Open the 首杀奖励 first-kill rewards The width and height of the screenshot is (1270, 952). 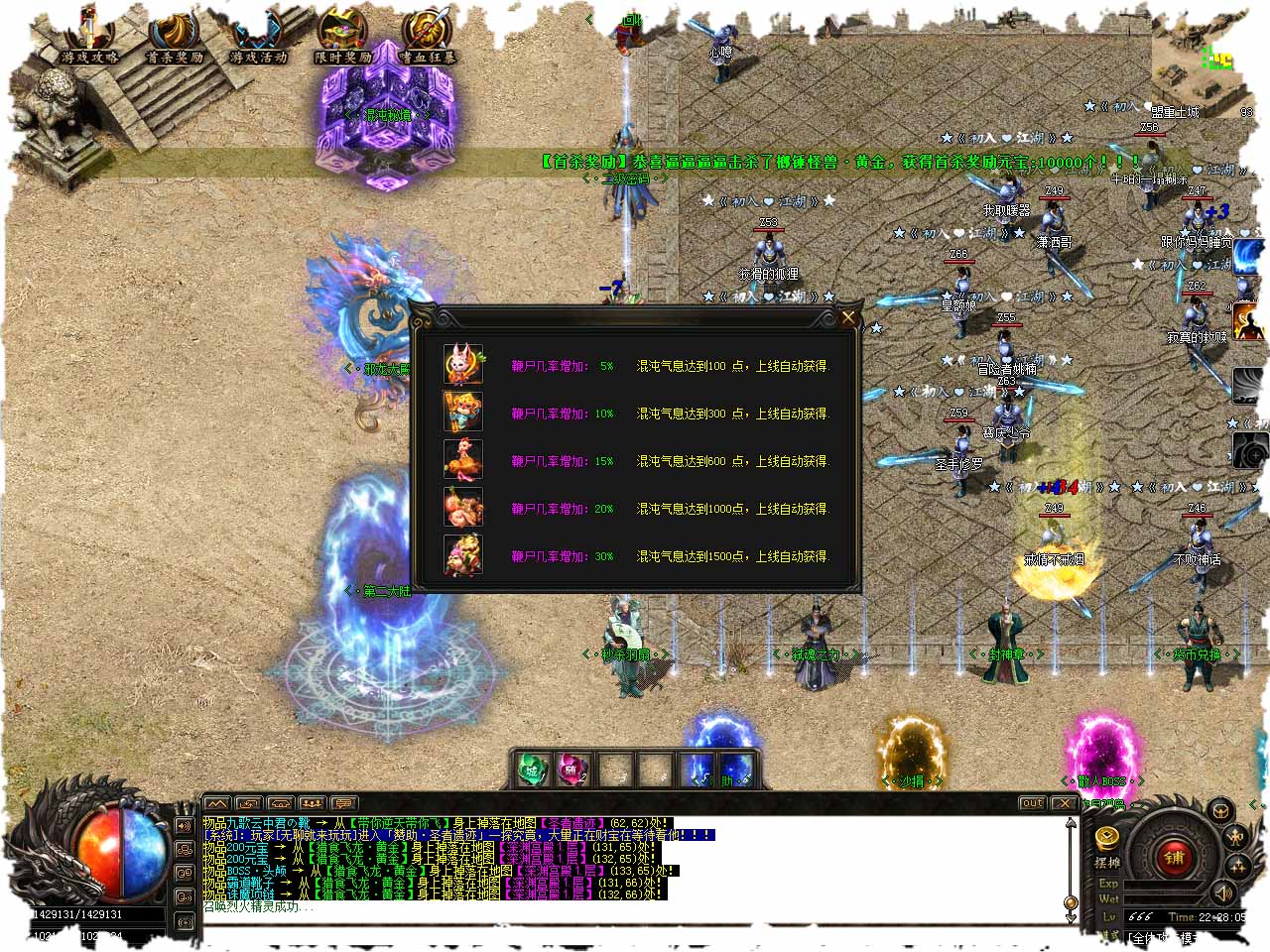[x=175, y=38]
